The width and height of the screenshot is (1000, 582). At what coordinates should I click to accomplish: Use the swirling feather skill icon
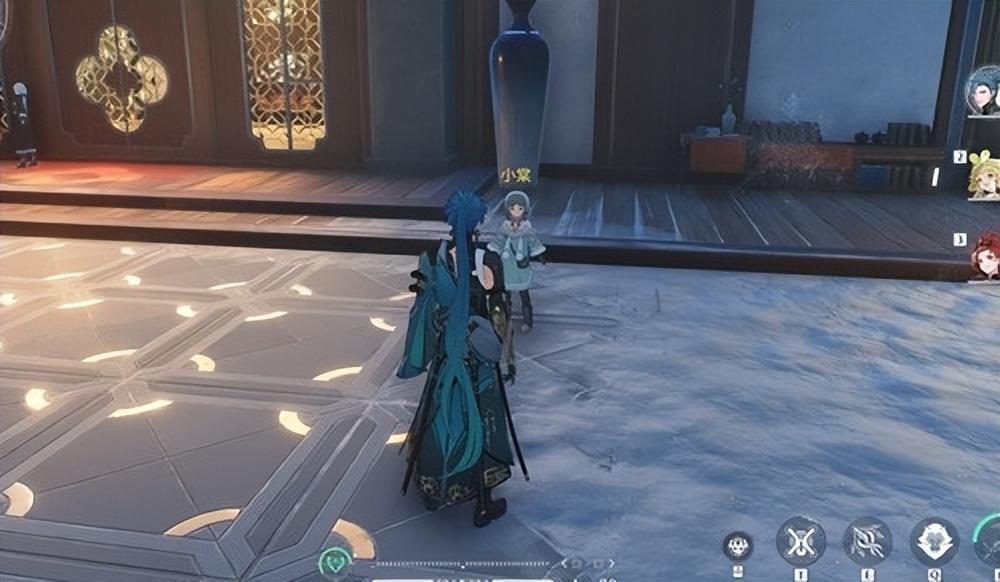point(867,541)
